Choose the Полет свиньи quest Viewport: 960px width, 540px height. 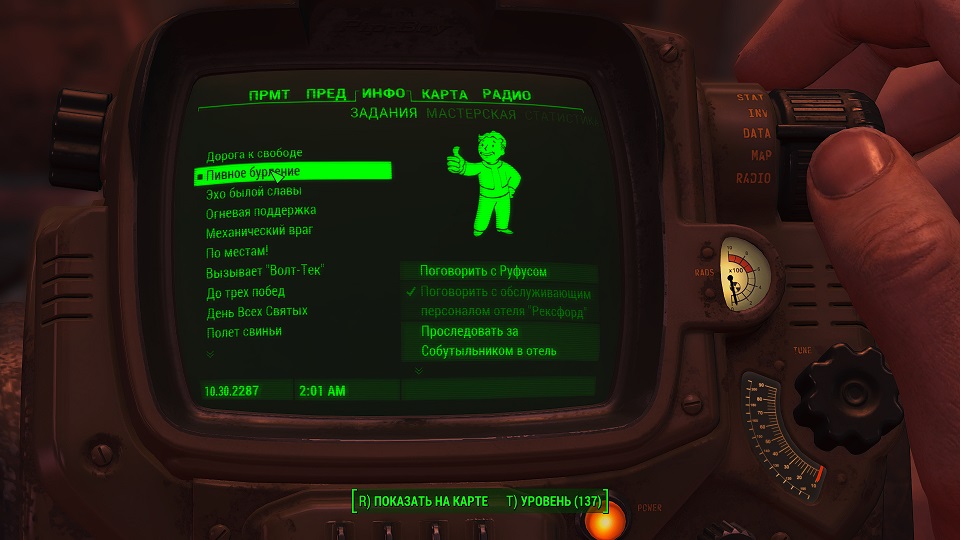point(244,331)
